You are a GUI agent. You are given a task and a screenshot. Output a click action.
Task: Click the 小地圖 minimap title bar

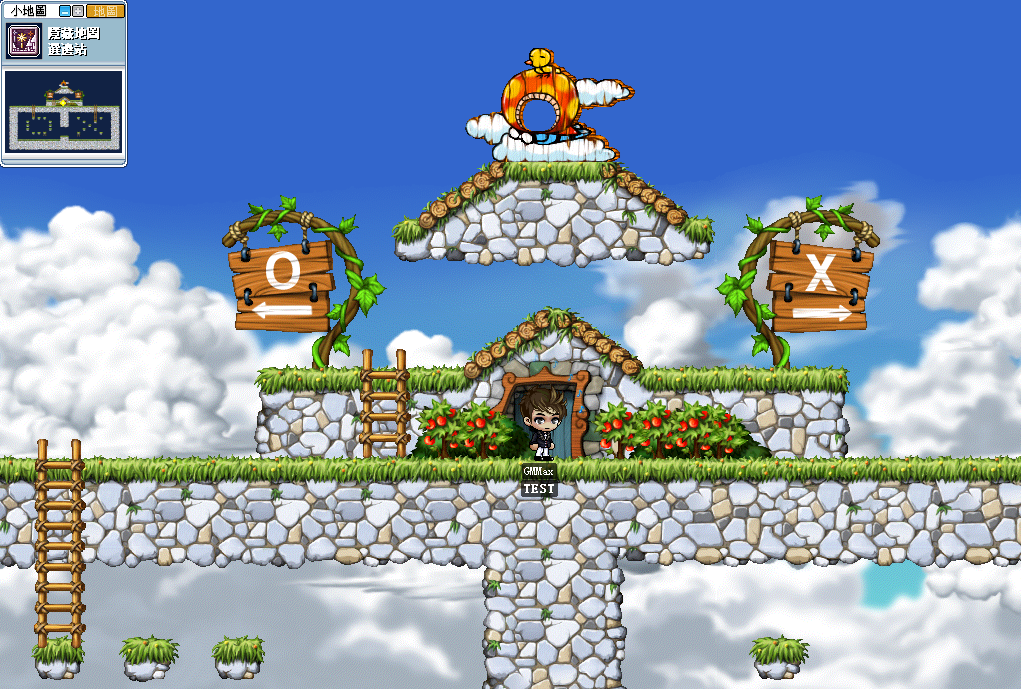pos(29,11)
